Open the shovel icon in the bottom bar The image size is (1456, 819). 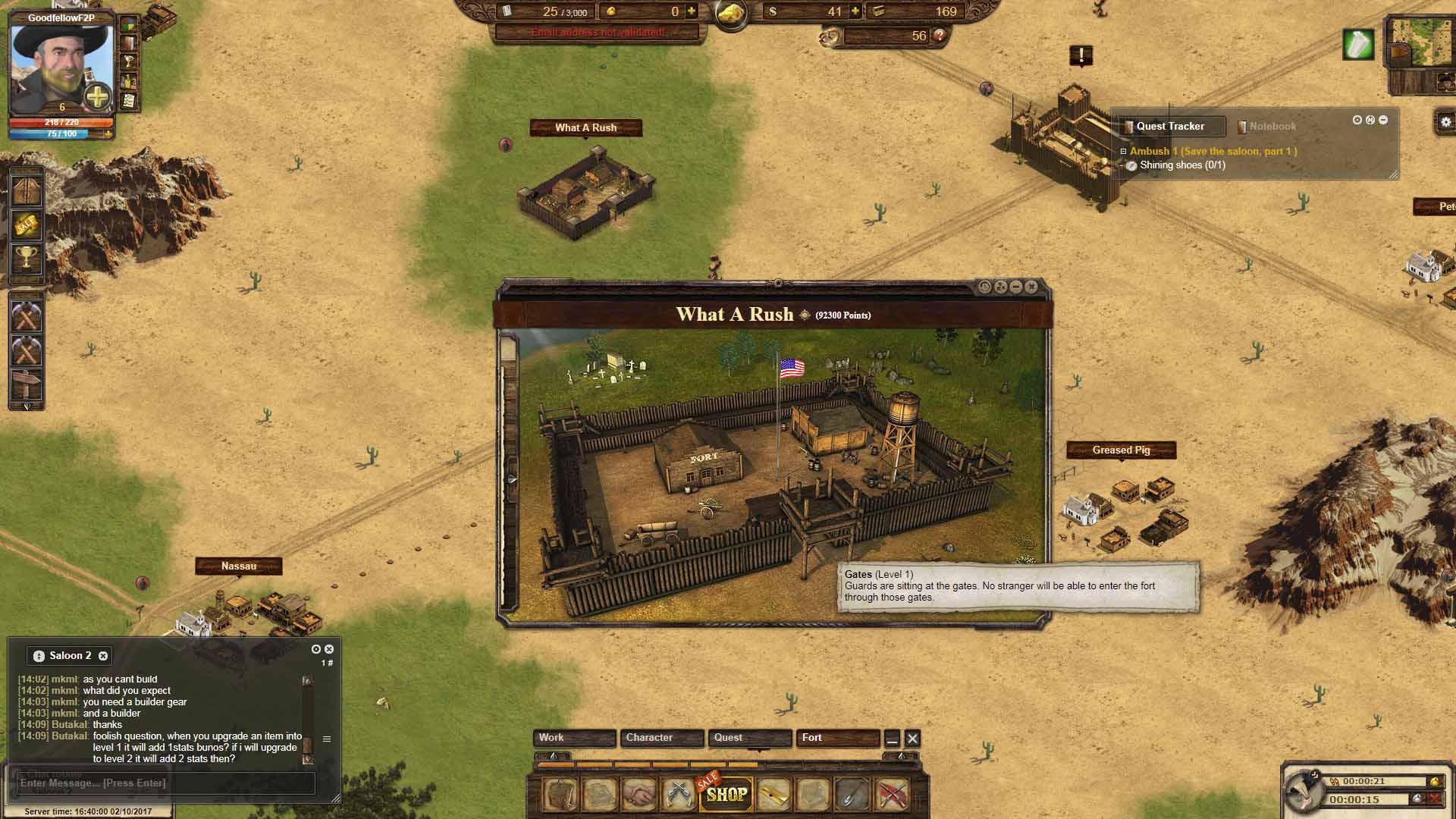tap(852, 794)
